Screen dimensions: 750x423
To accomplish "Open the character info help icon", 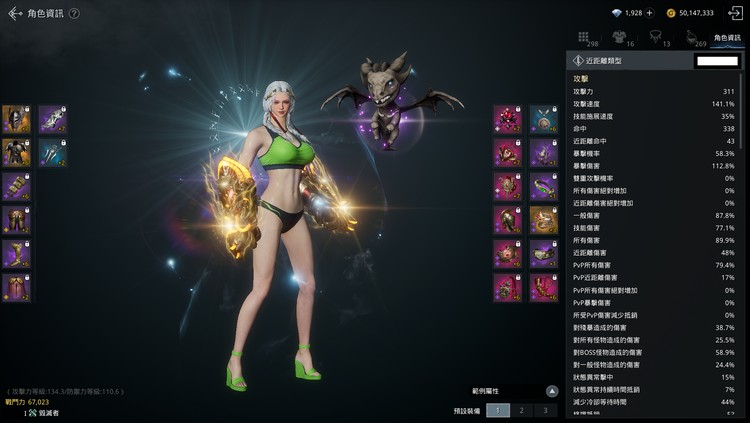I will coord(74,13).
